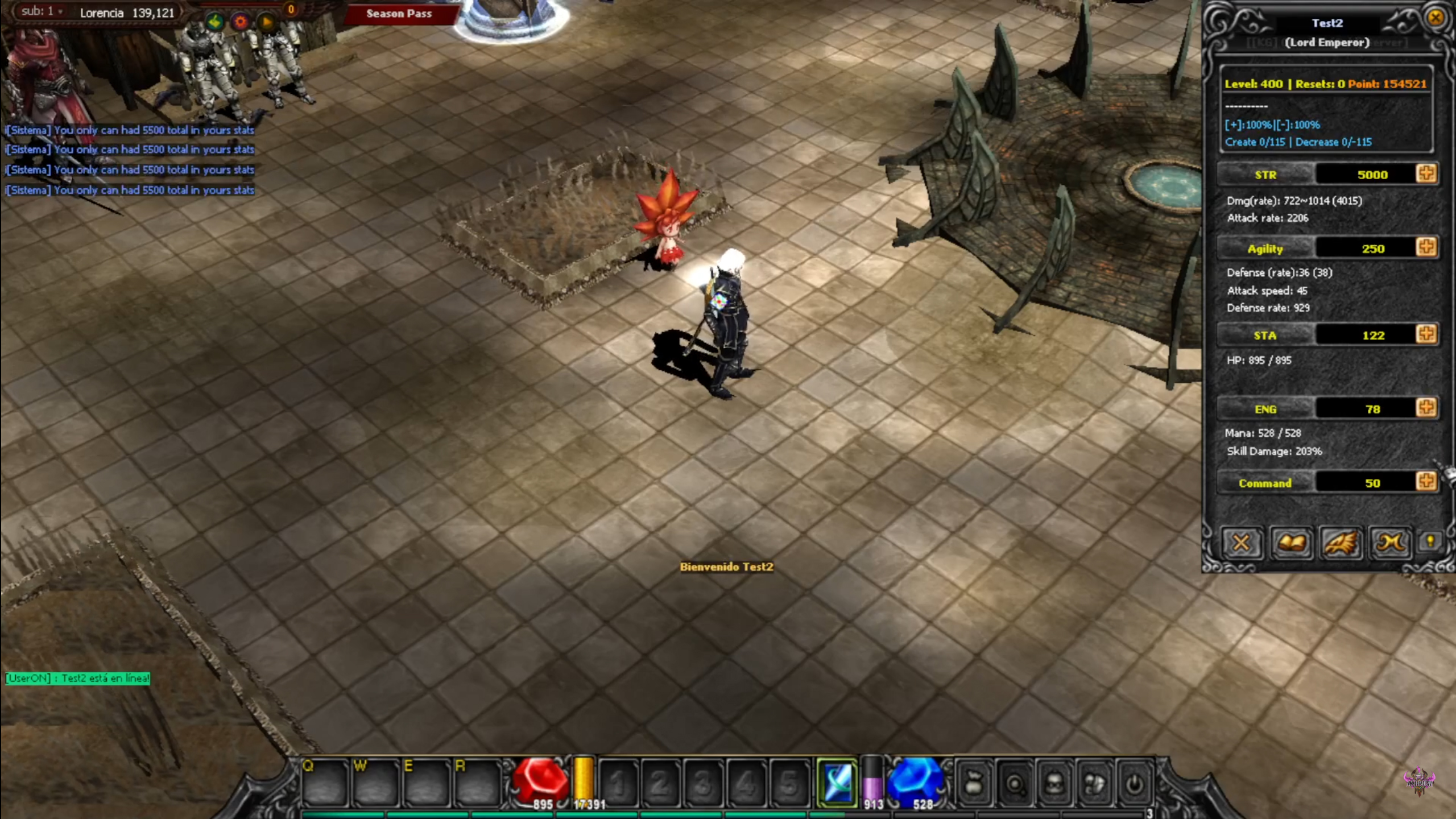Select the golden wing button
This screenshot has width=1456, height=819.
coord(1341,543)
